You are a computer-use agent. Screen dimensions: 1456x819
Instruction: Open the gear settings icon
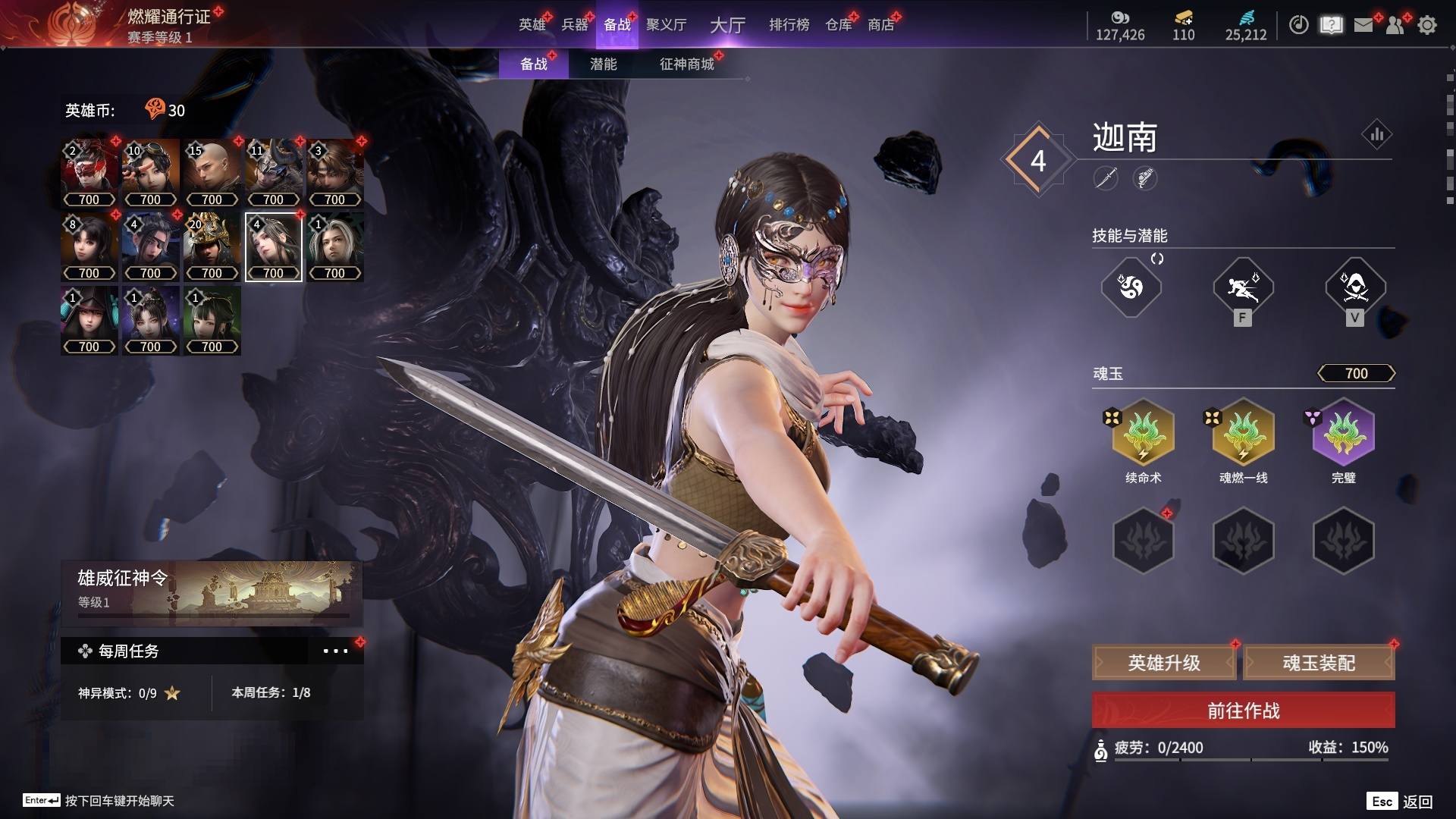point(1426,25)
